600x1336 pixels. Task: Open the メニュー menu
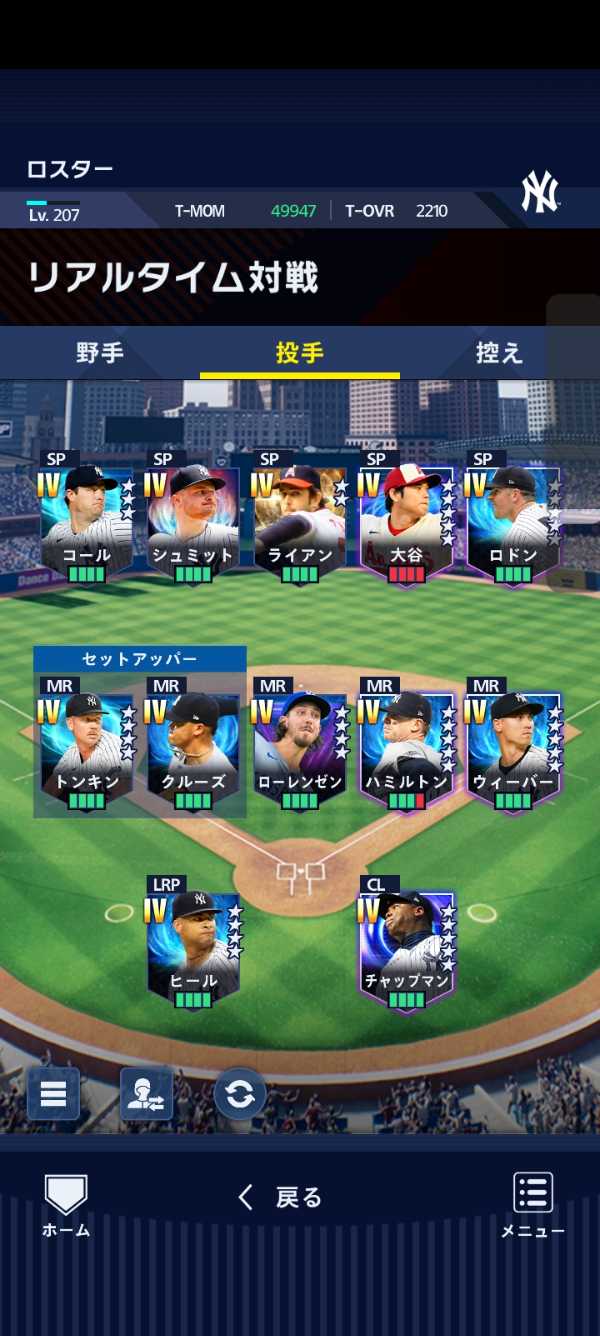coord(533,1205)
